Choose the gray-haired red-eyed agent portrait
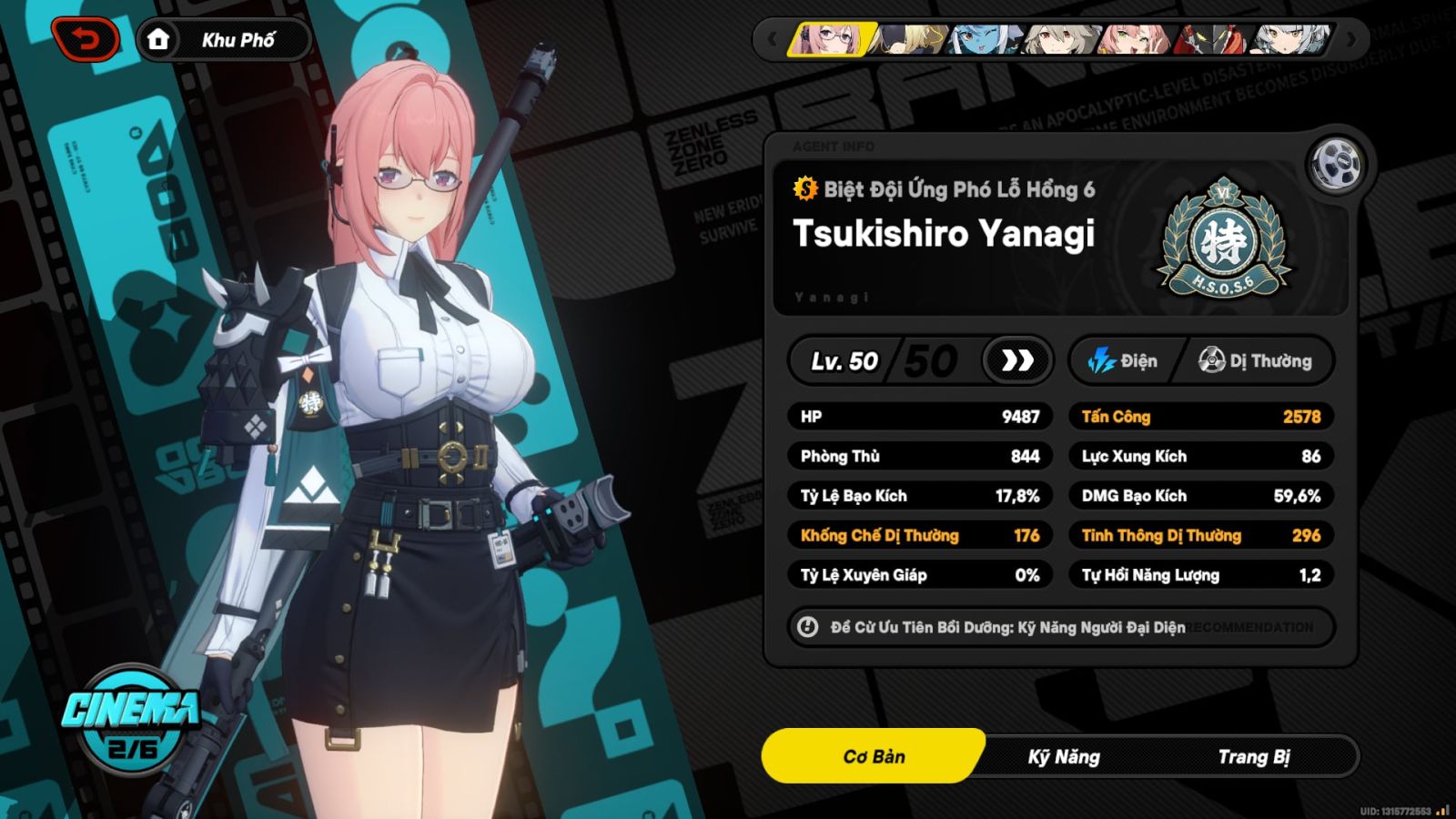Image resolution: width=1456 pixels, height=819 pixels. pos(1058,40)
